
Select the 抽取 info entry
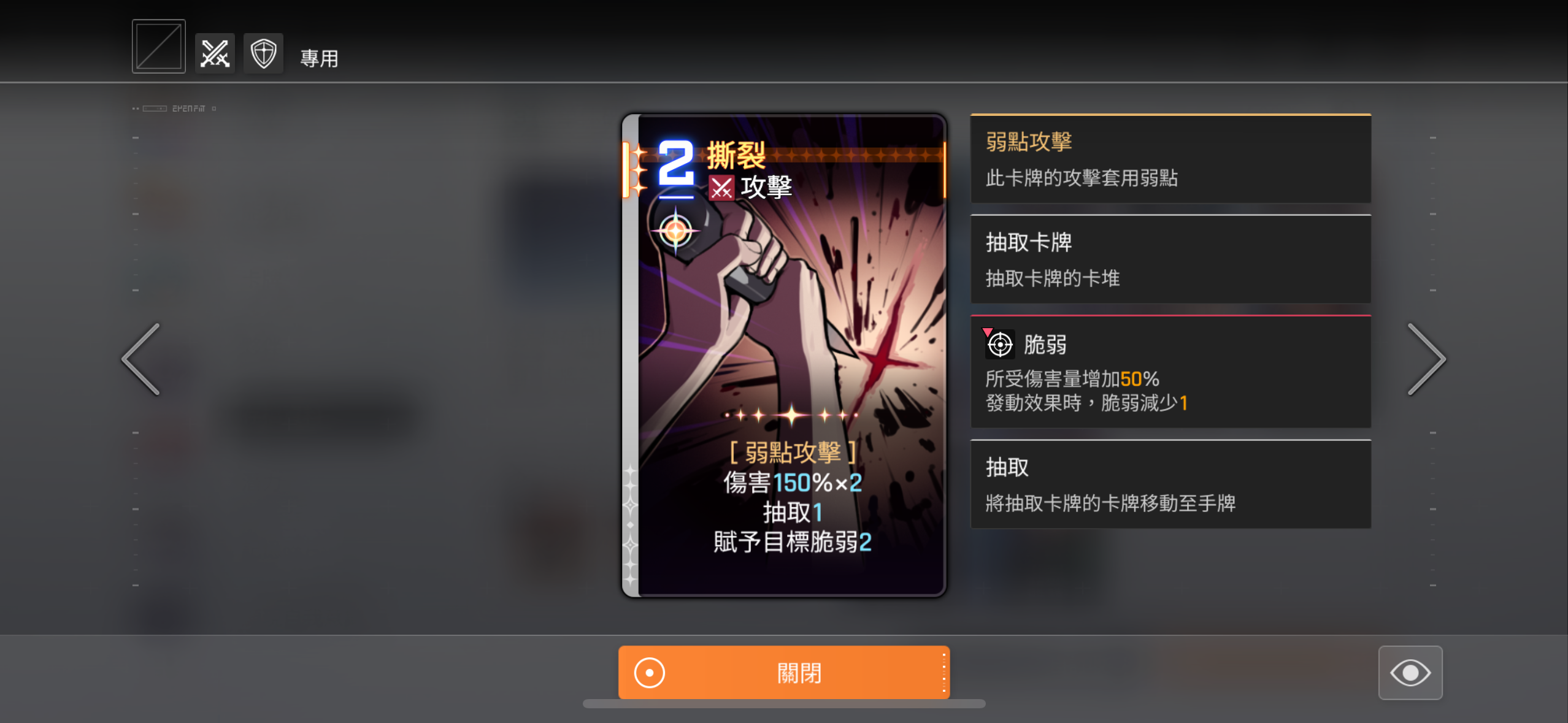coord(1170,484)
